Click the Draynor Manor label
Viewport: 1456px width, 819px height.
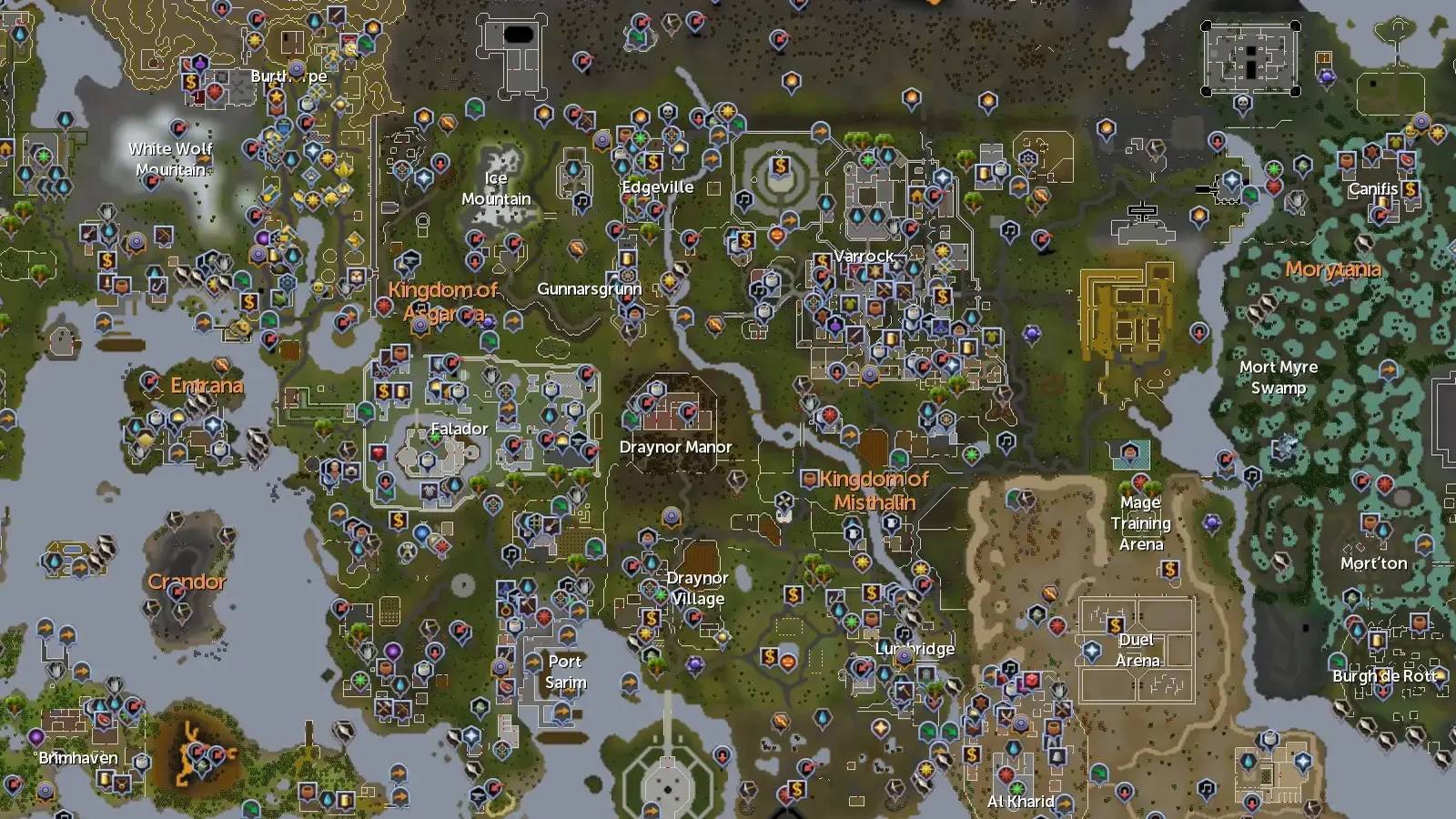[x=673, y=448]
